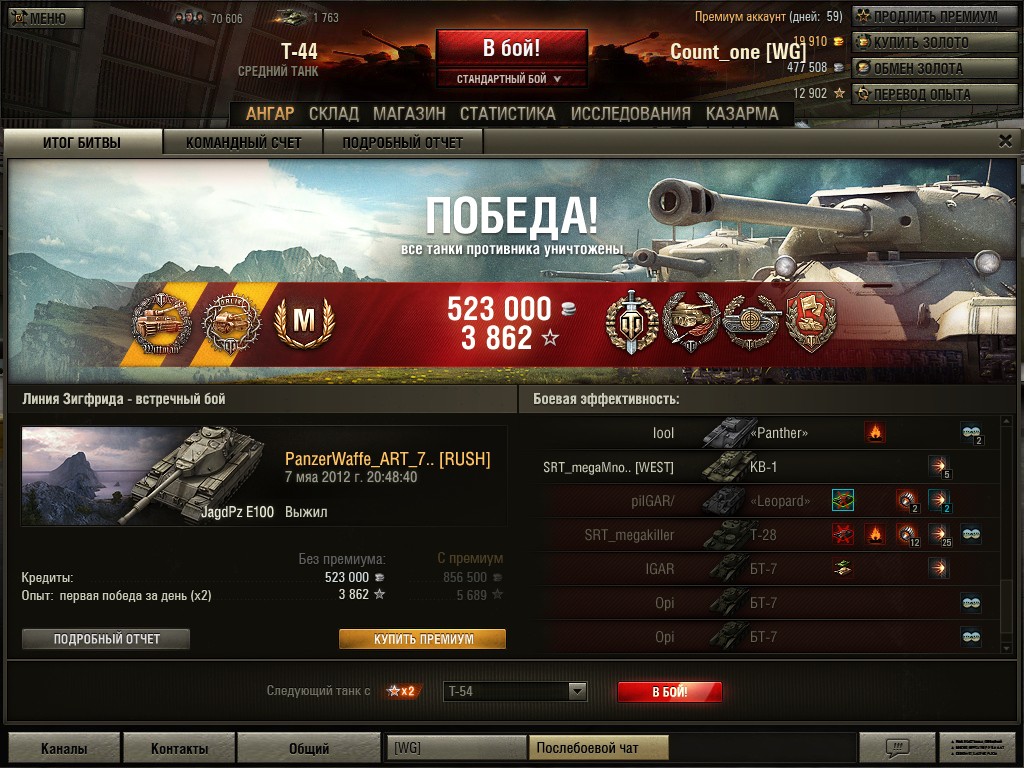Expand the next tank T-54 dropdown
This screenshot has width=1024, height=768.
(577, 691)
